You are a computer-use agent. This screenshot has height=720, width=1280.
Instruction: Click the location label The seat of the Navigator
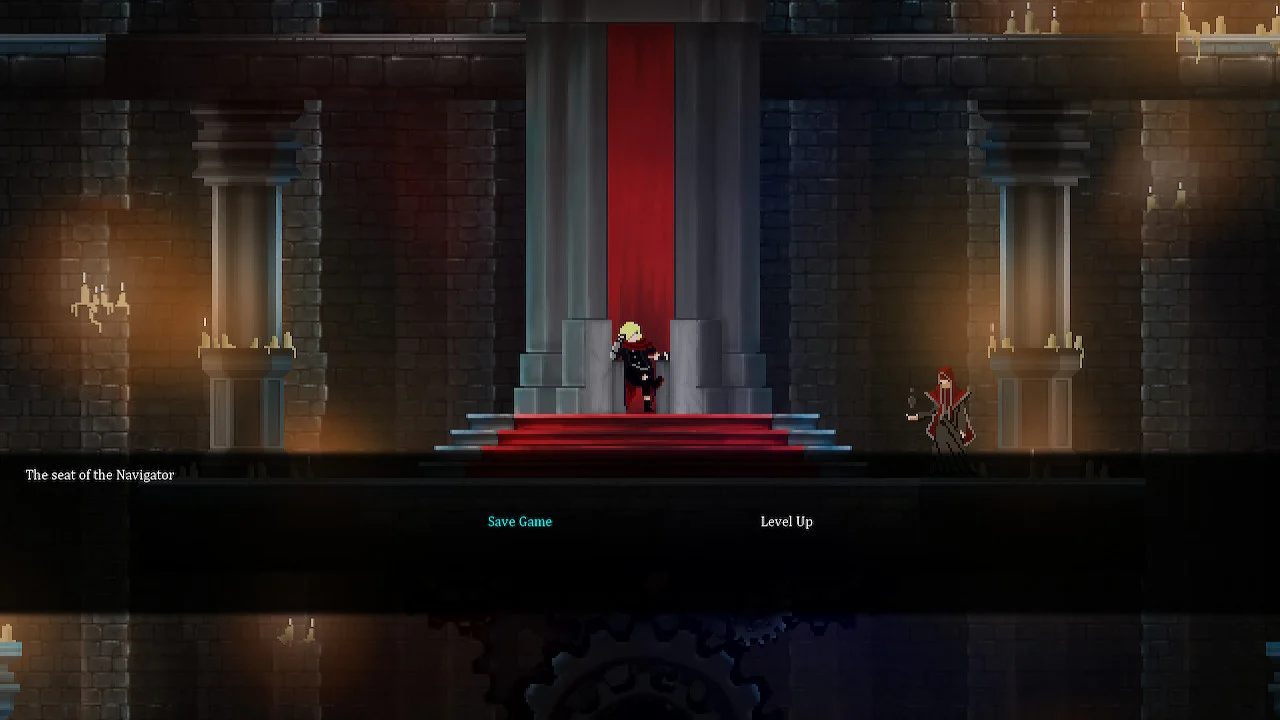point(99,475)
